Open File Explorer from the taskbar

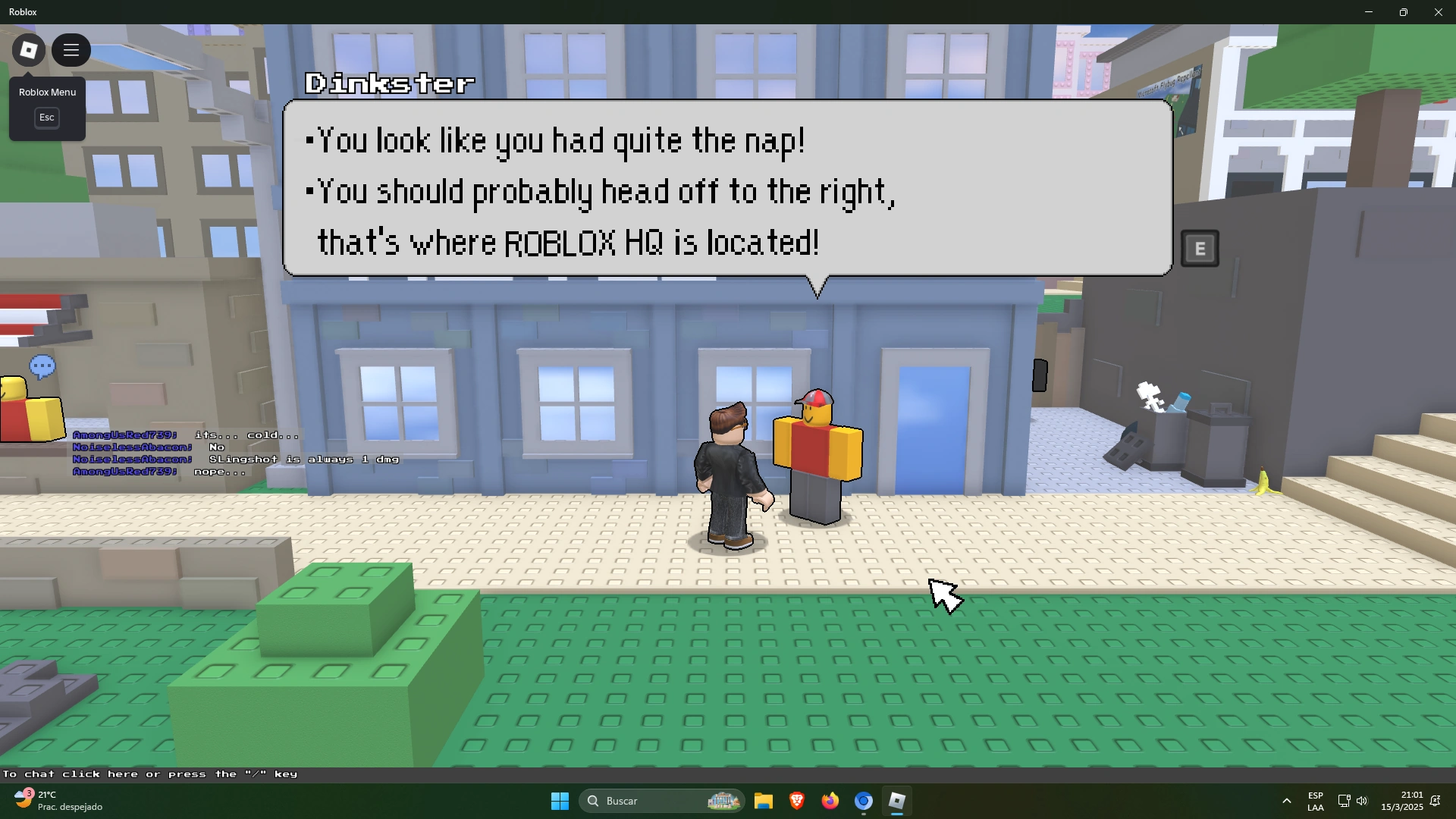click(764, 801)
